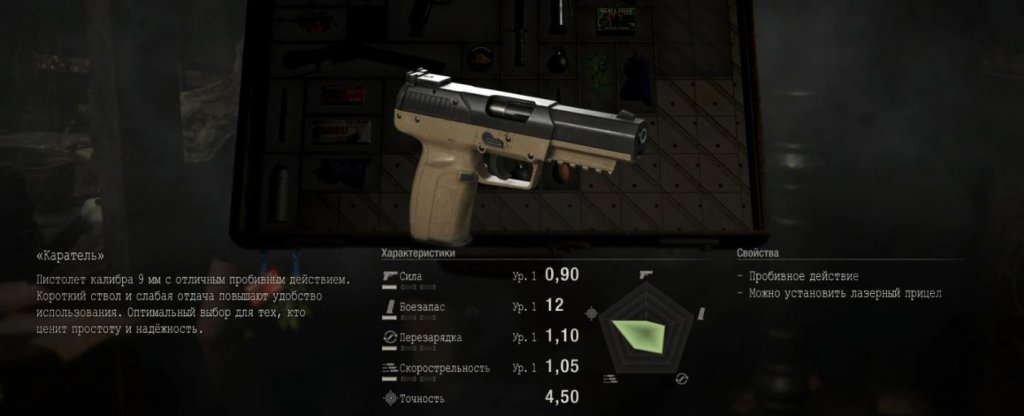Choose the Боезапас stat row
Image resolution: width=1024 pixels, height=416 pixels.
coord(480,306)
